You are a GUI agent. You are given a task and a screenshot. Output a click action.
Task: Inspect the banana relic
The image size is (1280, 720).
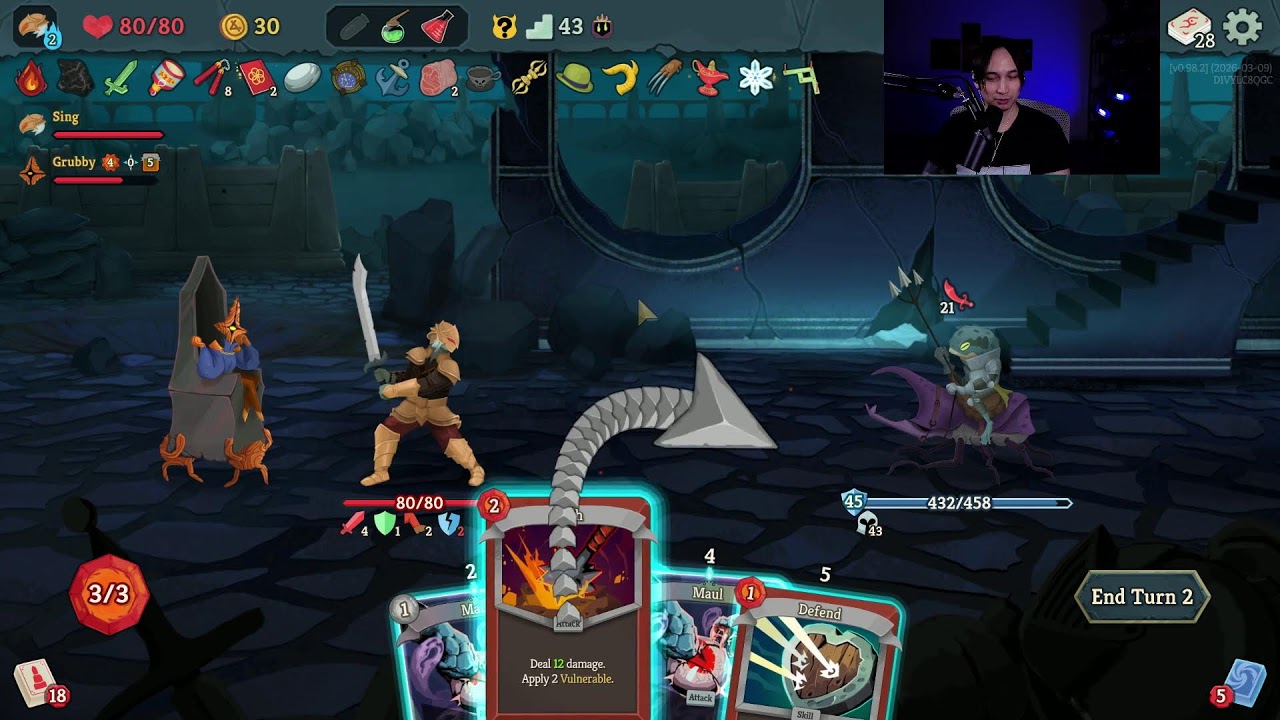[620, 78]
